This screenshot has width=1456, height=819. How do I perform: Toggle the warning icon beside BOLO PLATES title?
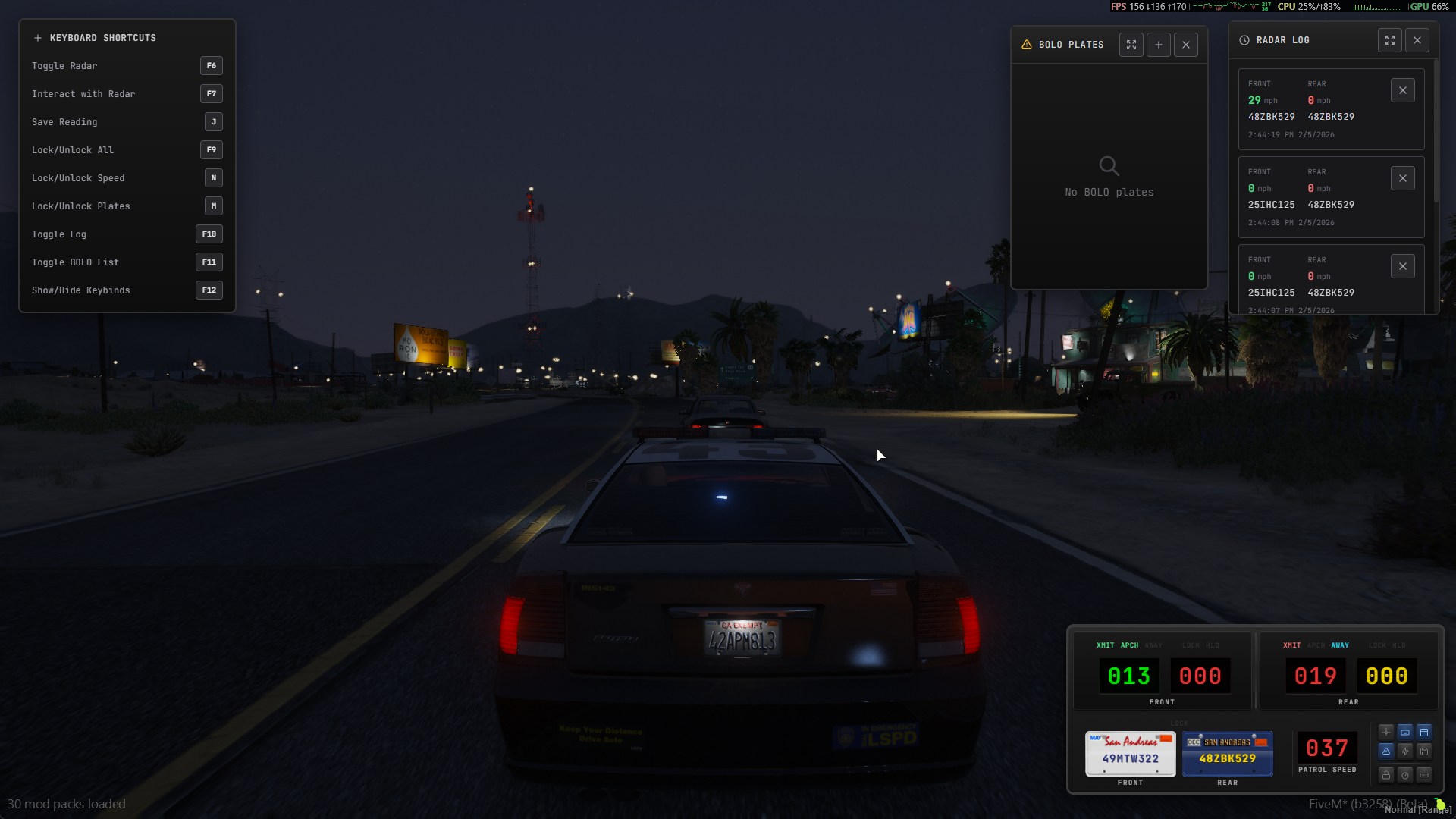[x=1026, y=45]
